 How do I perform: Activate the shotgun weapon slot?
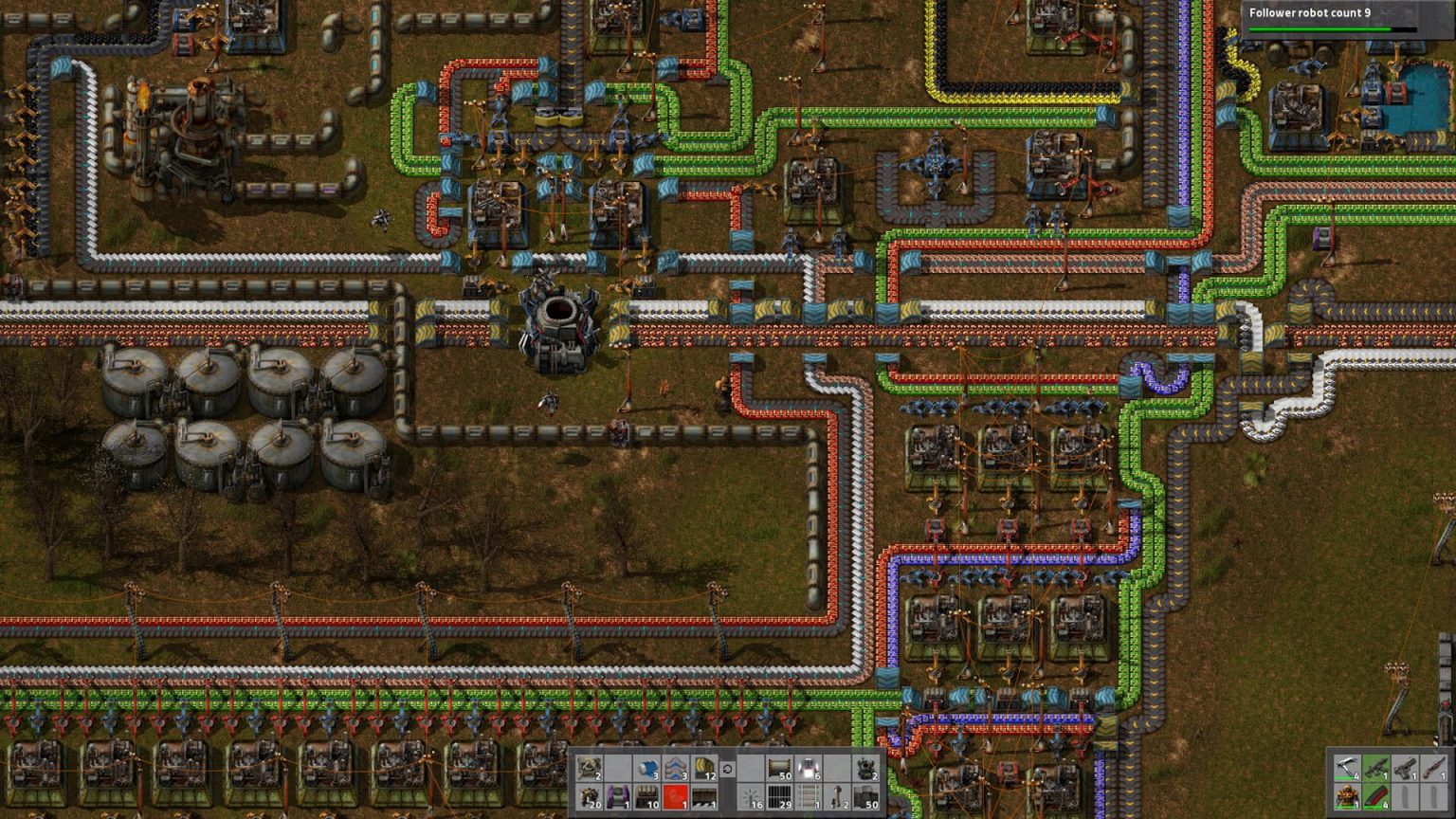pos(1433,768)
